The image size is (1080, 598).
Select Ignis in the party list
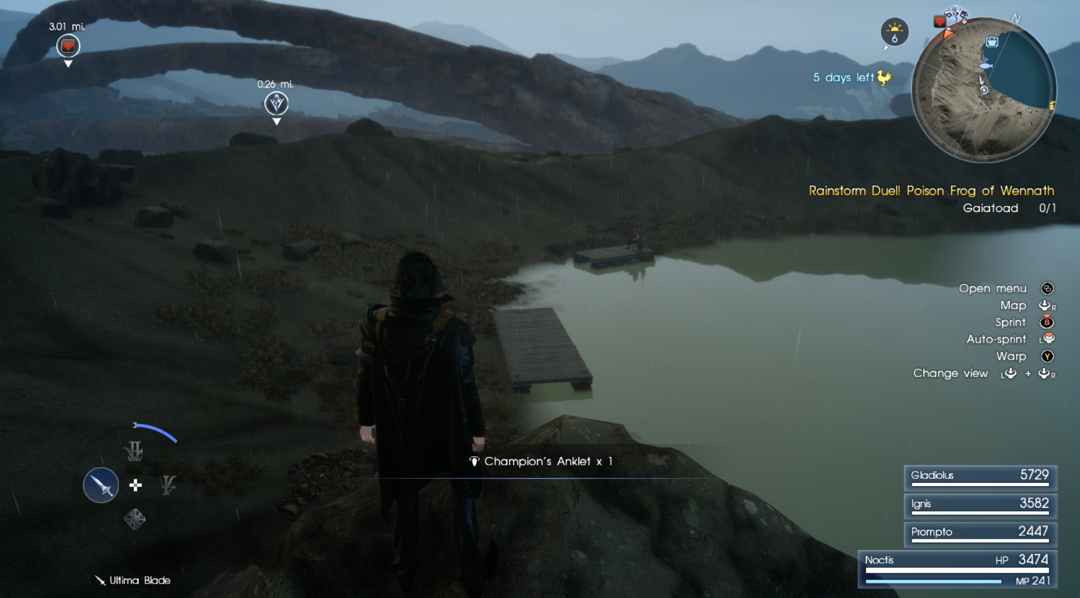(979, 504)
